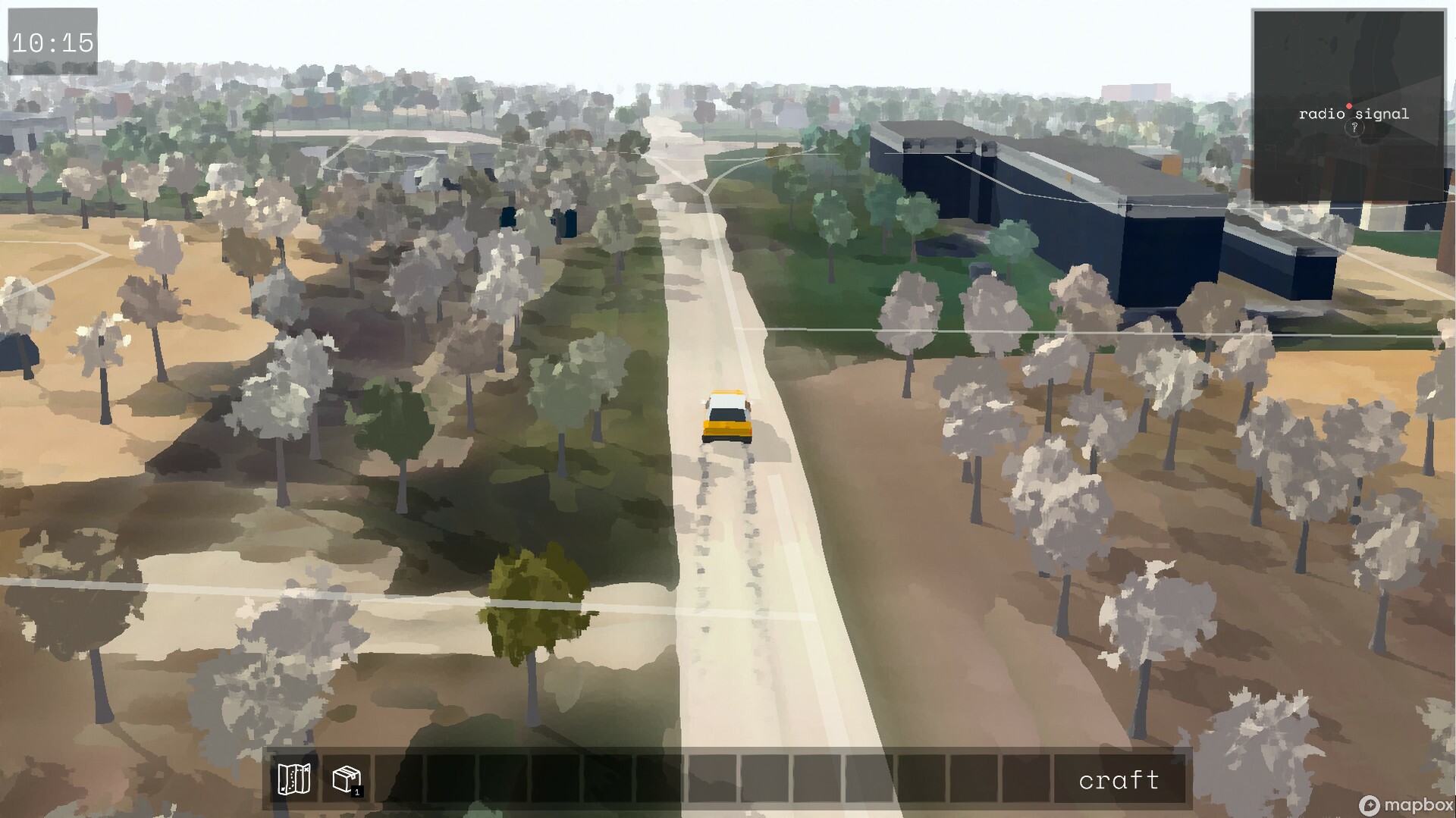Click the radio signal text link

(x=1354, y=114)
